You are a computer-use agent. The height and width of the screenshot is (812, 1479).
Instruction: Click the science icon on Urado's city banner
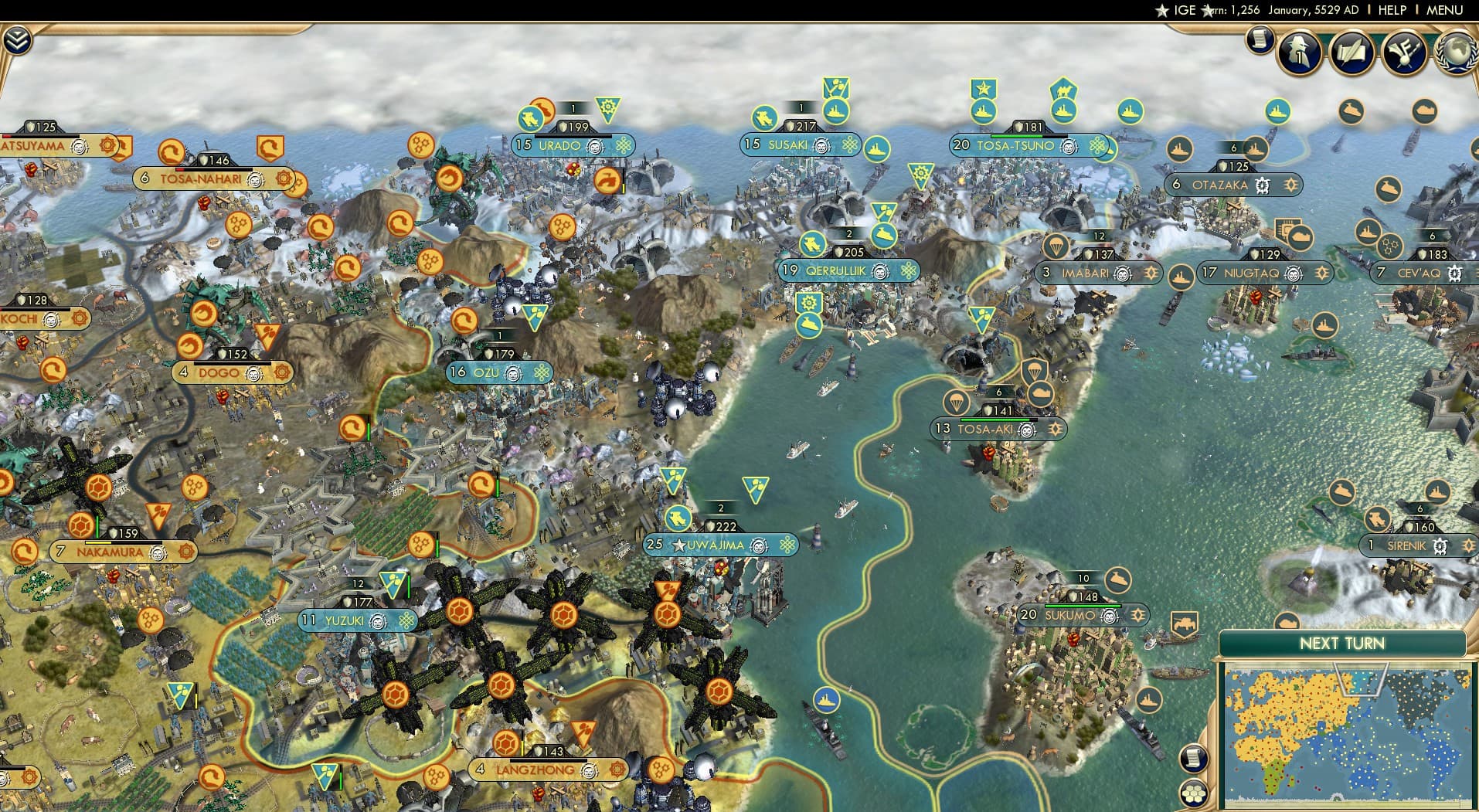[622, 145]
